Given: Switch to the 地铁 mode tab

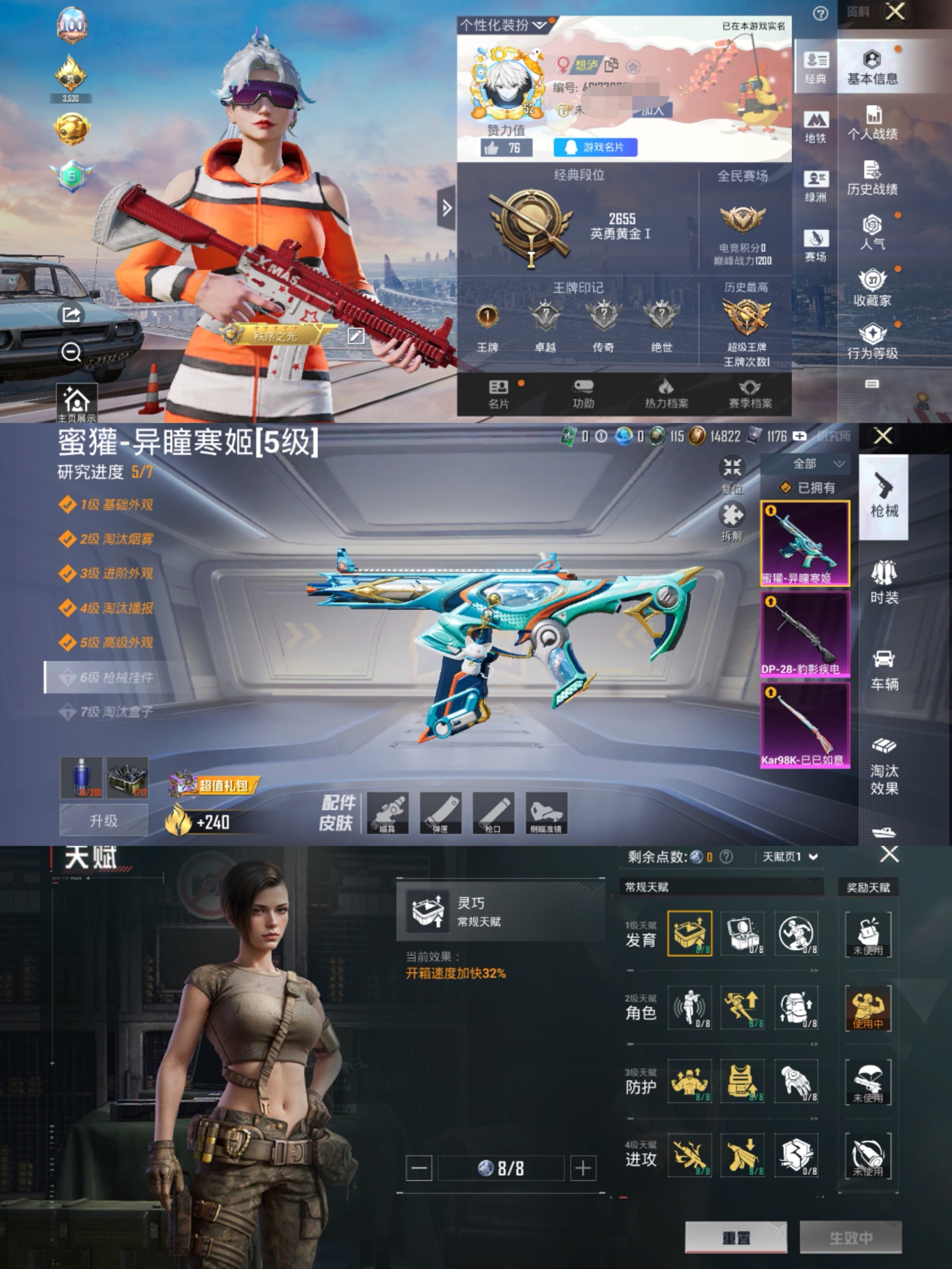Looking at the screenshot, I should (815, 127).
